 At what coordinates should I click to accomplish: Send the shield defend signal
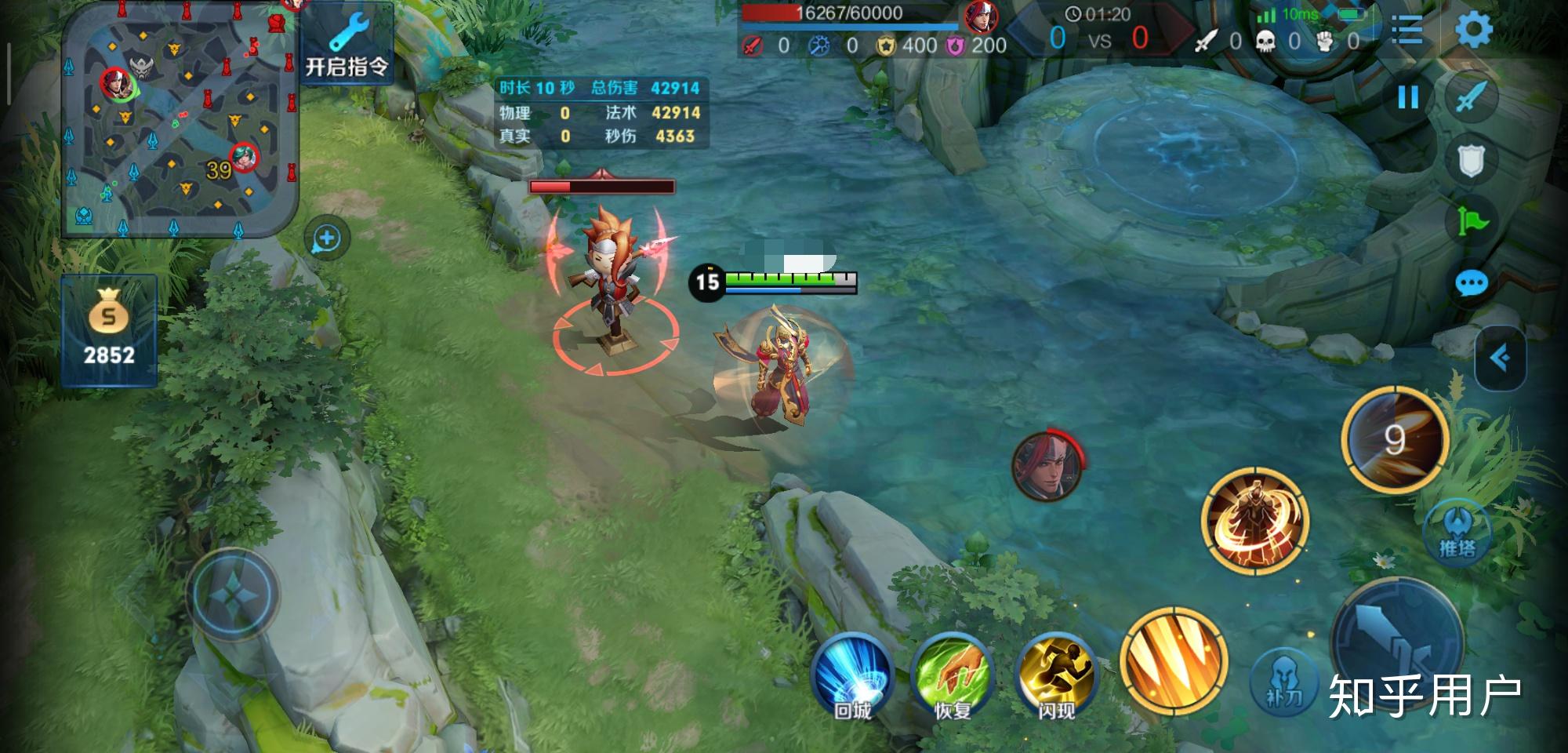point(1471,161)
